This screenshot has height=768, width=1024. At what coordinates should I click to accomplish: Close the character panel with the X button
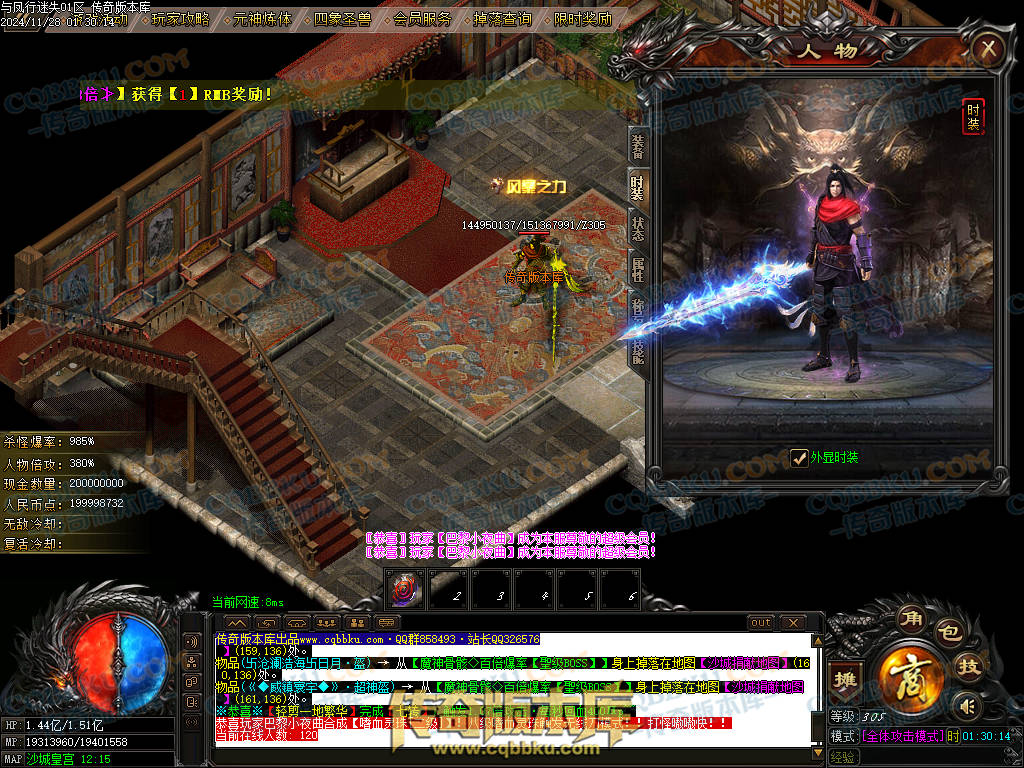(x=987, y=48)
